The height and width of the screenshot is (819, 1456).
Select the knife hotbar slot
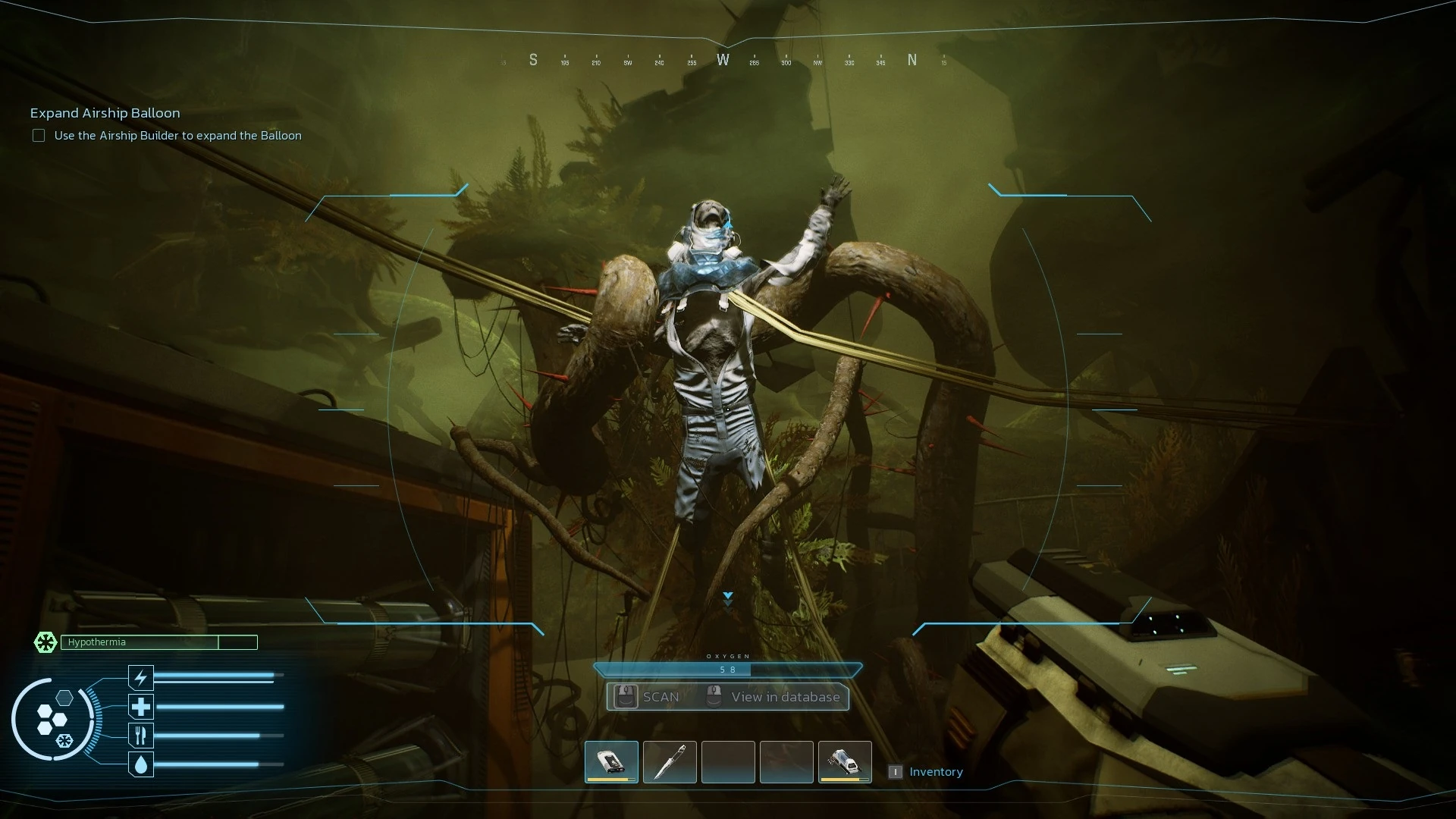pos(670,761)
